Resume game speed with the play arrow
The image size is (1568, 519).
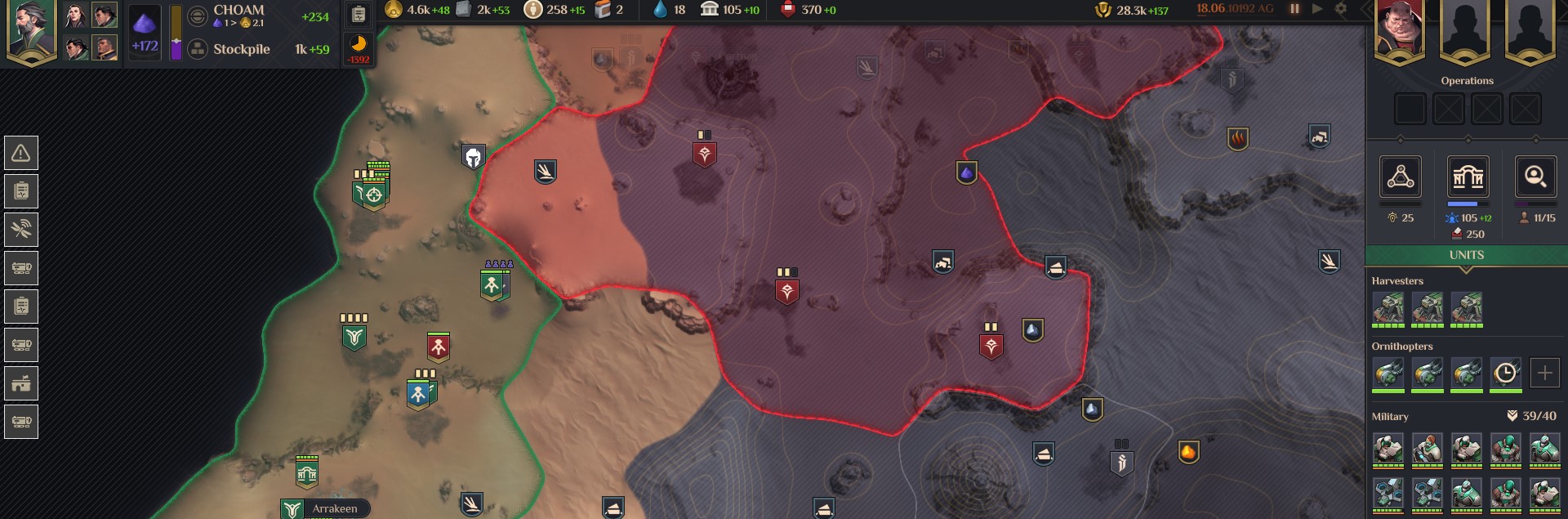(x=1317, y=9)
